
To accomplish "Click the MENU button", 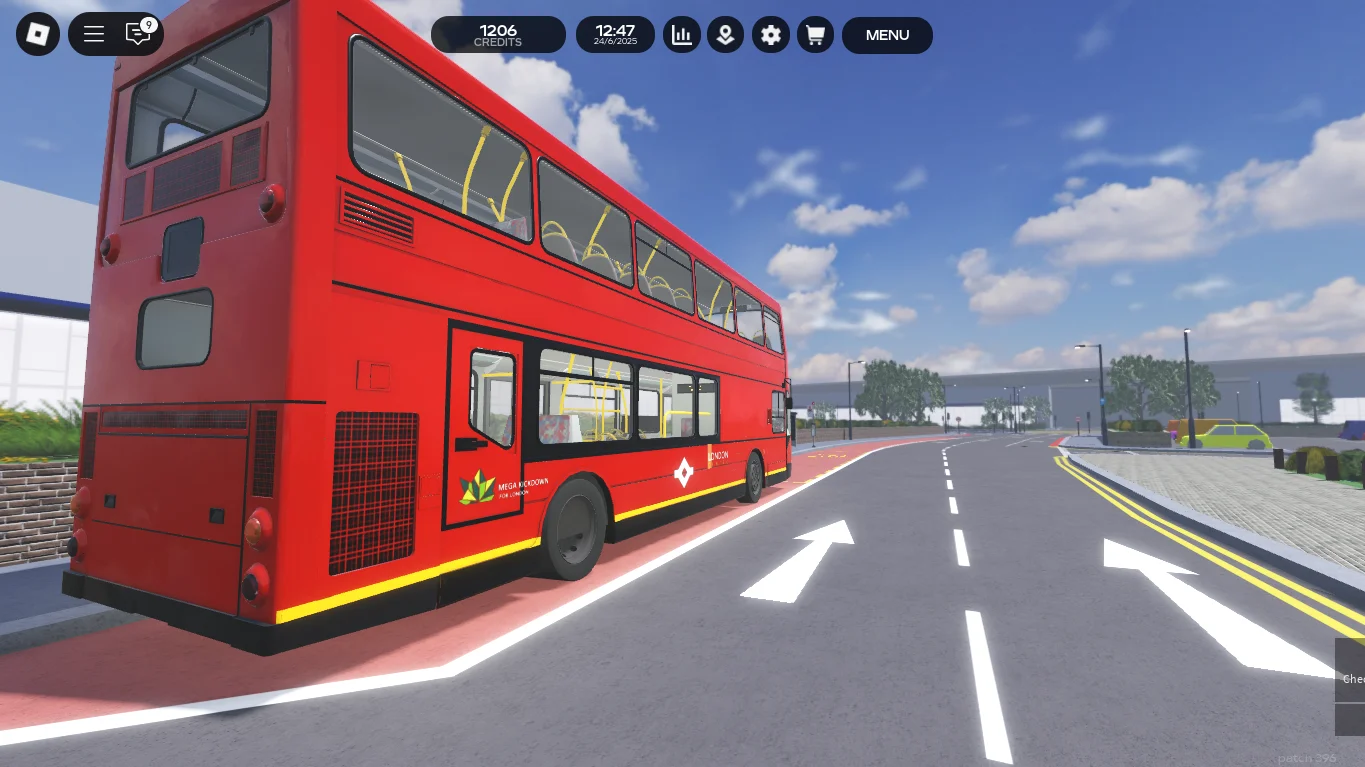I will (x=887, y=35).
